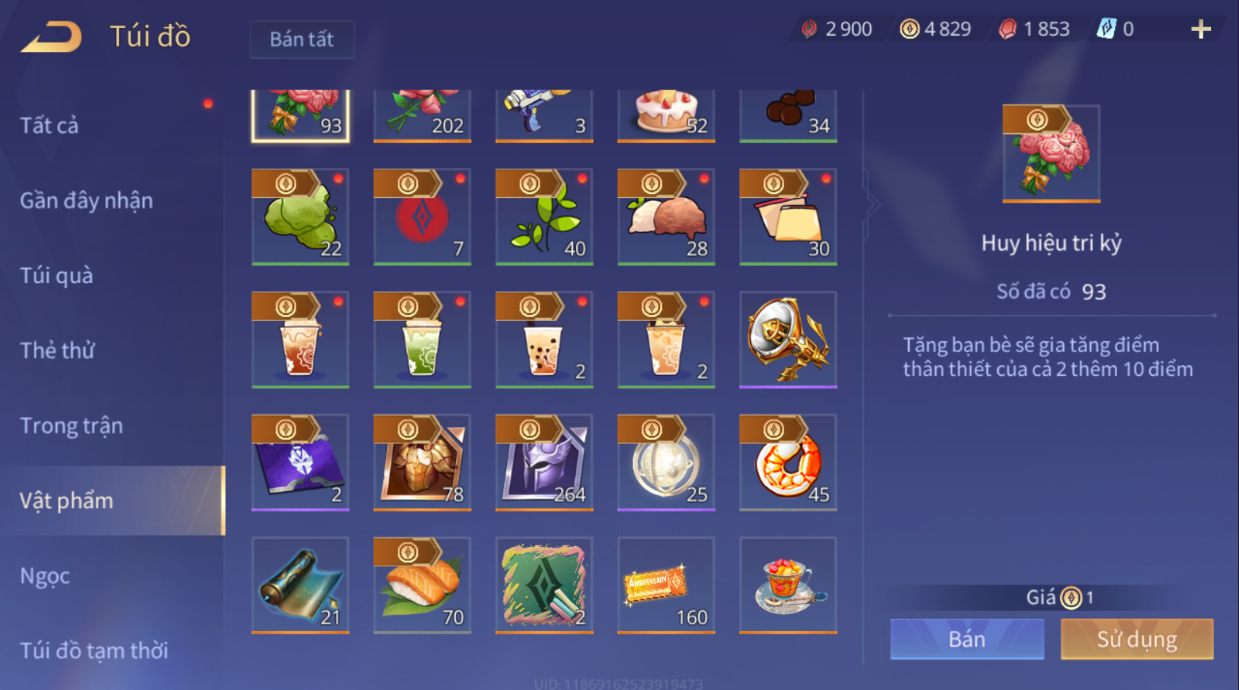Switch to Gần đây nhận tab
This screenshot has width=1239, height=690.
point(86,200)
